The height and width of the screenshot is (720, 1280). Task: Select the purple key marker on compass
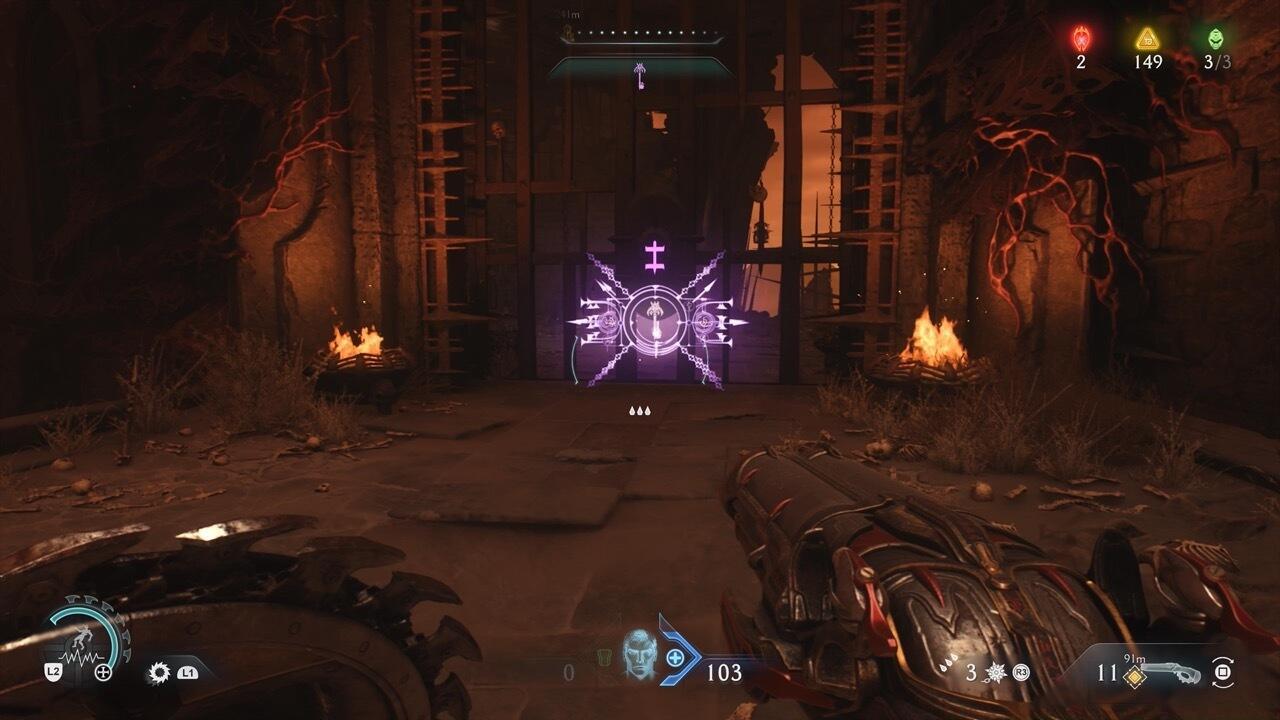640,73
